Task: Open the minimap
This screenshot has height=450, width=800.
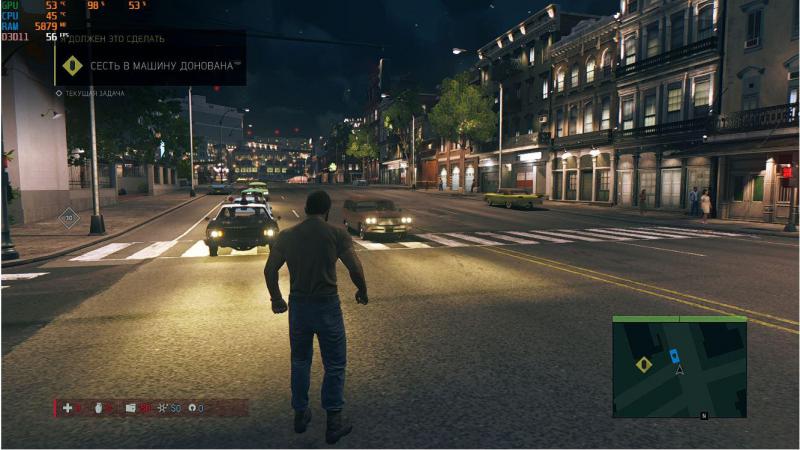Action: (x=679, y=369)
